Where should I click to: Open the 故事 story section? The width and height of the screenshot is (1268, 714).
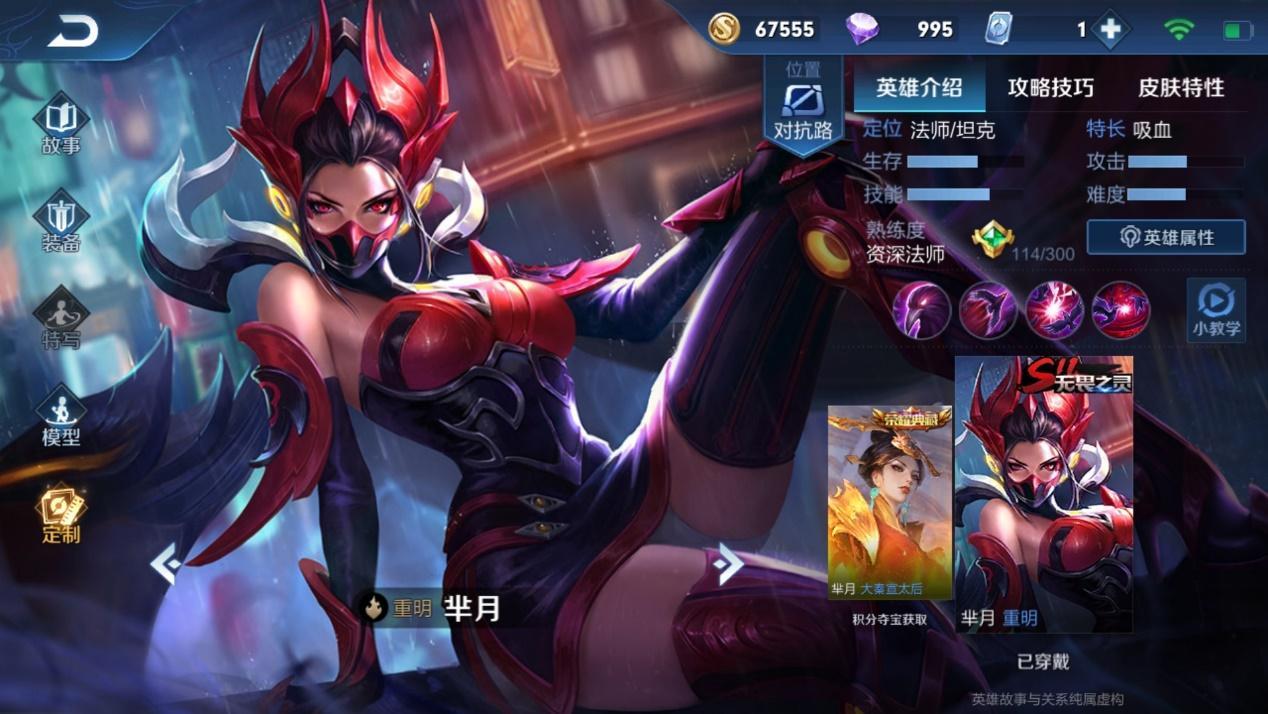click(61, 126)
